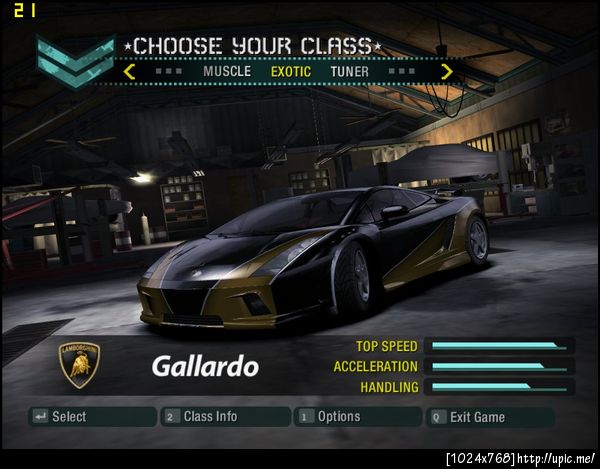Image resolution: width=600 pixels, height=469 pixels.
Task: Switch to the Tuner class
Action: [350, 71]
